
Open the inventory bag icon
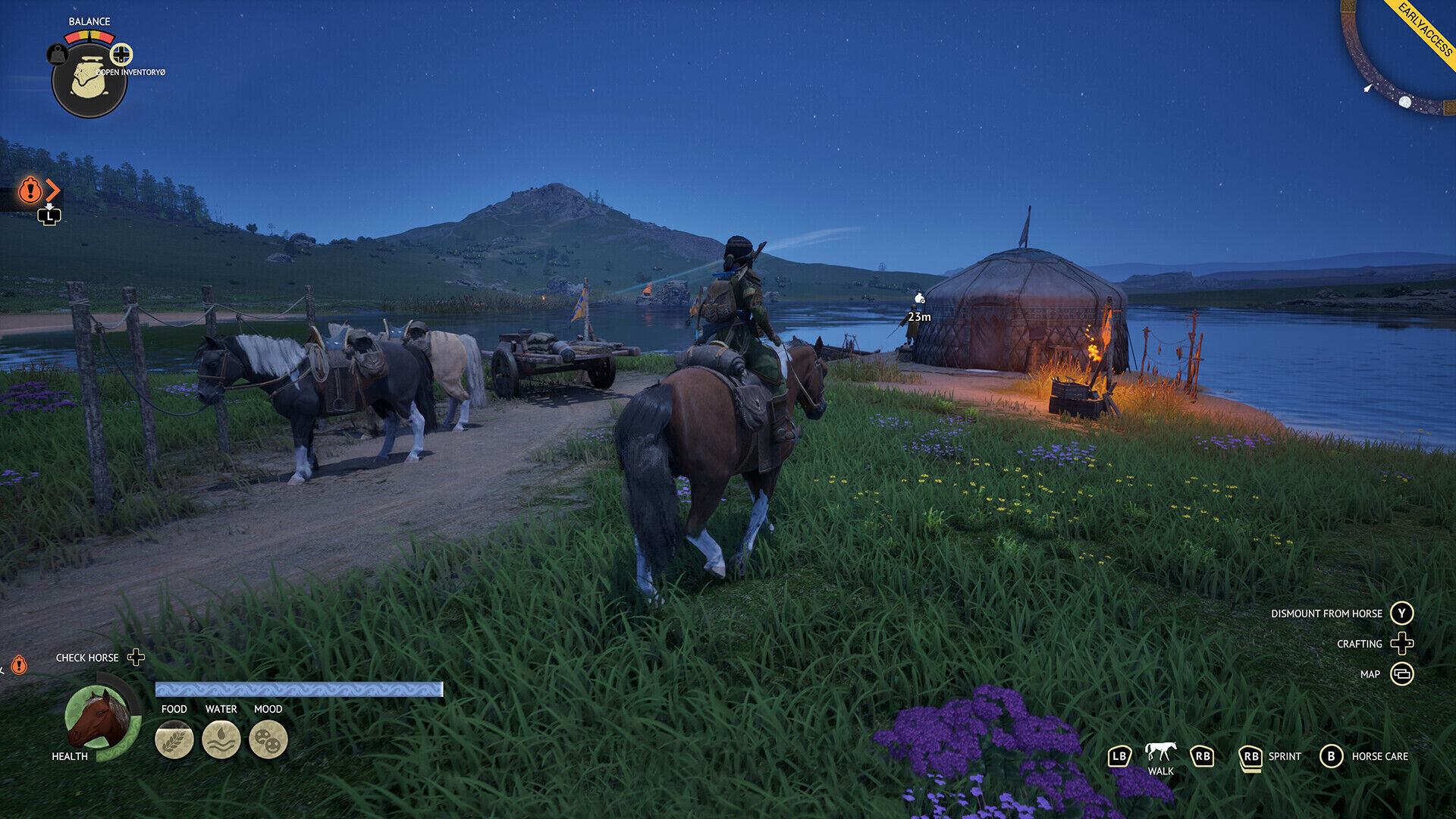[x=89, y=80]
